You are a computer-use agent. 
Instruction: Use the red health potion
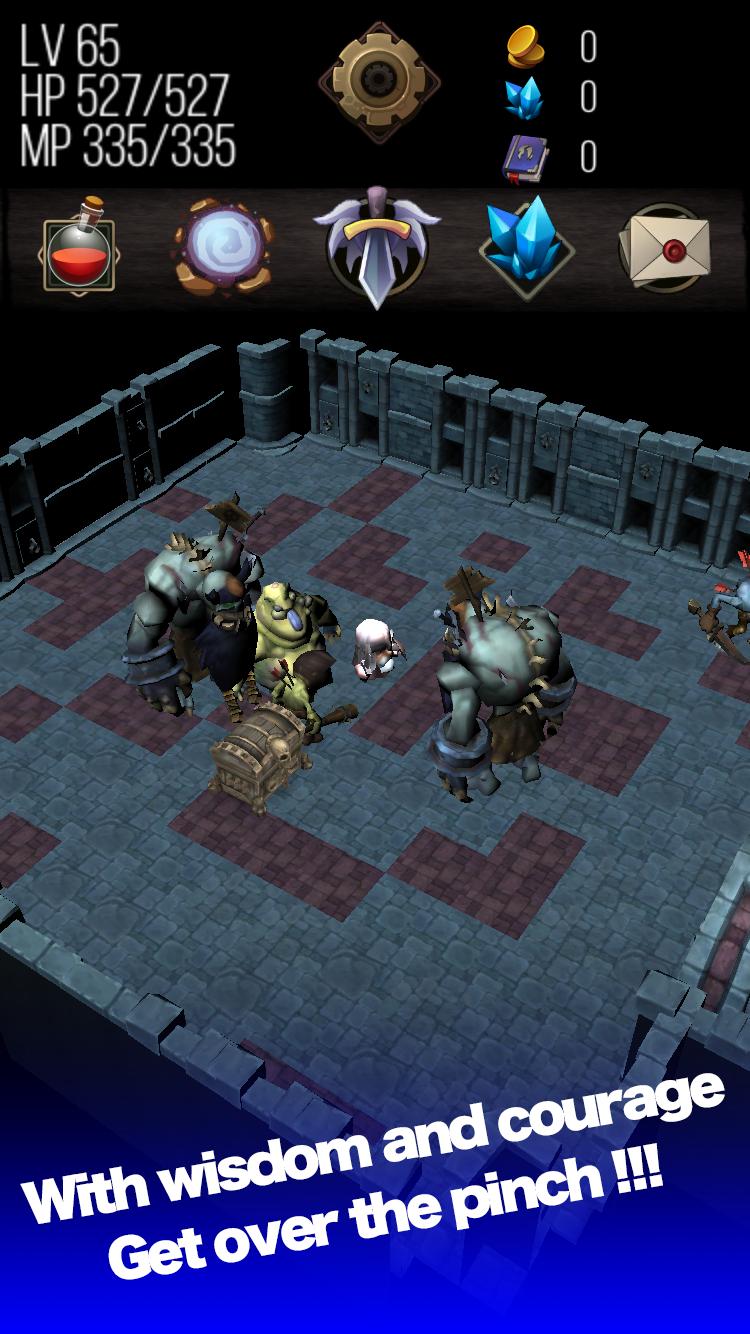click(x=77, y=247)
